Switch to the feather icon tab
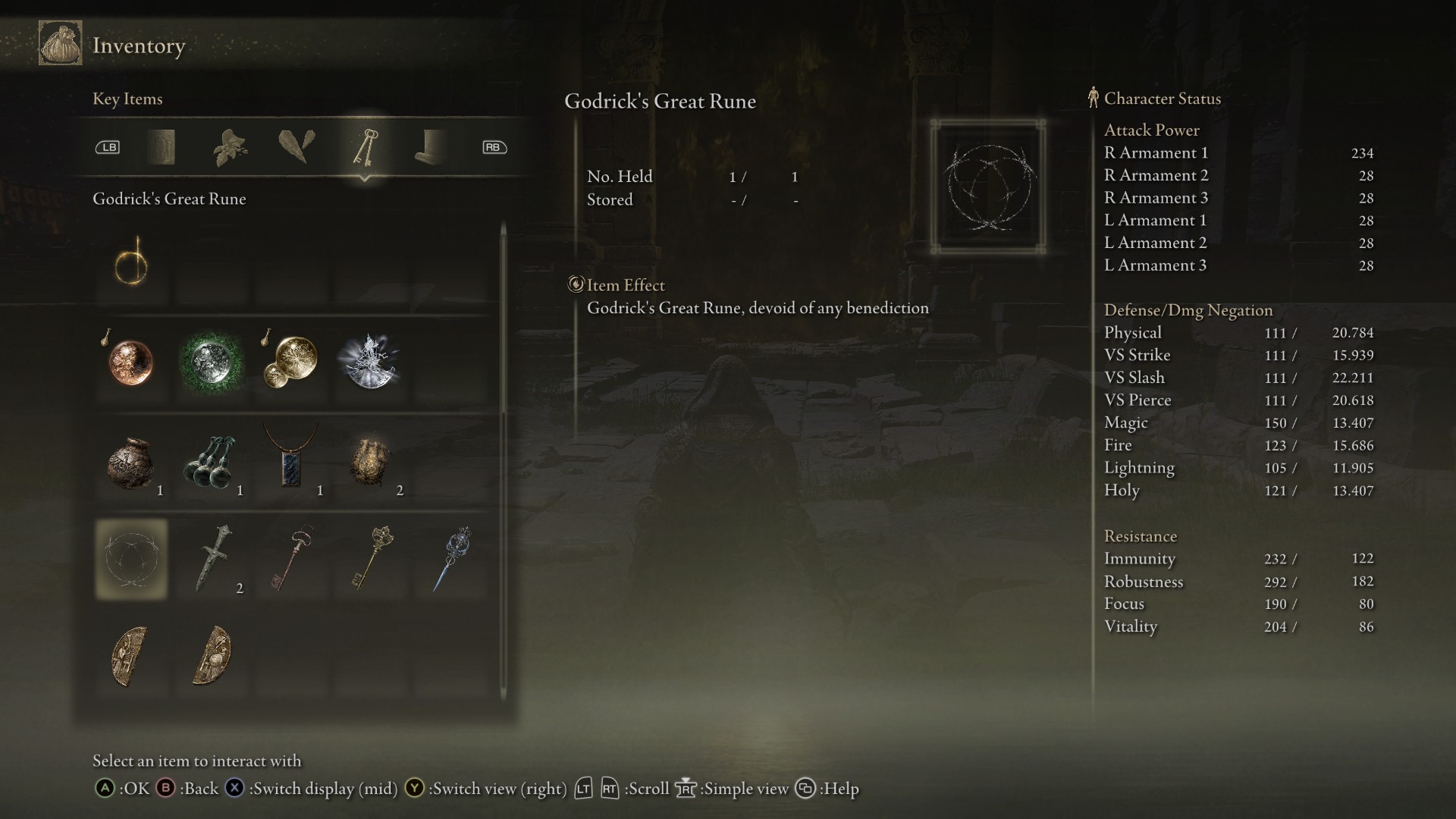This screenshot has height=819, width=1456. coord(297,147)
